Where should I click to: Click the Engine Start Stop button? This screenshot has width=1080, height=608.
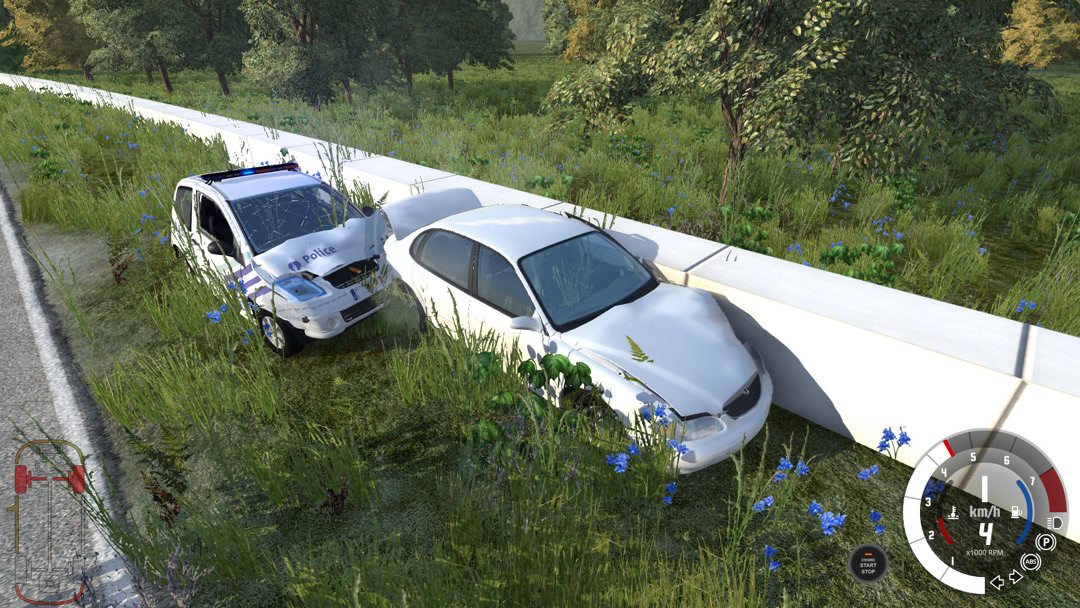[x=867, y=562]
